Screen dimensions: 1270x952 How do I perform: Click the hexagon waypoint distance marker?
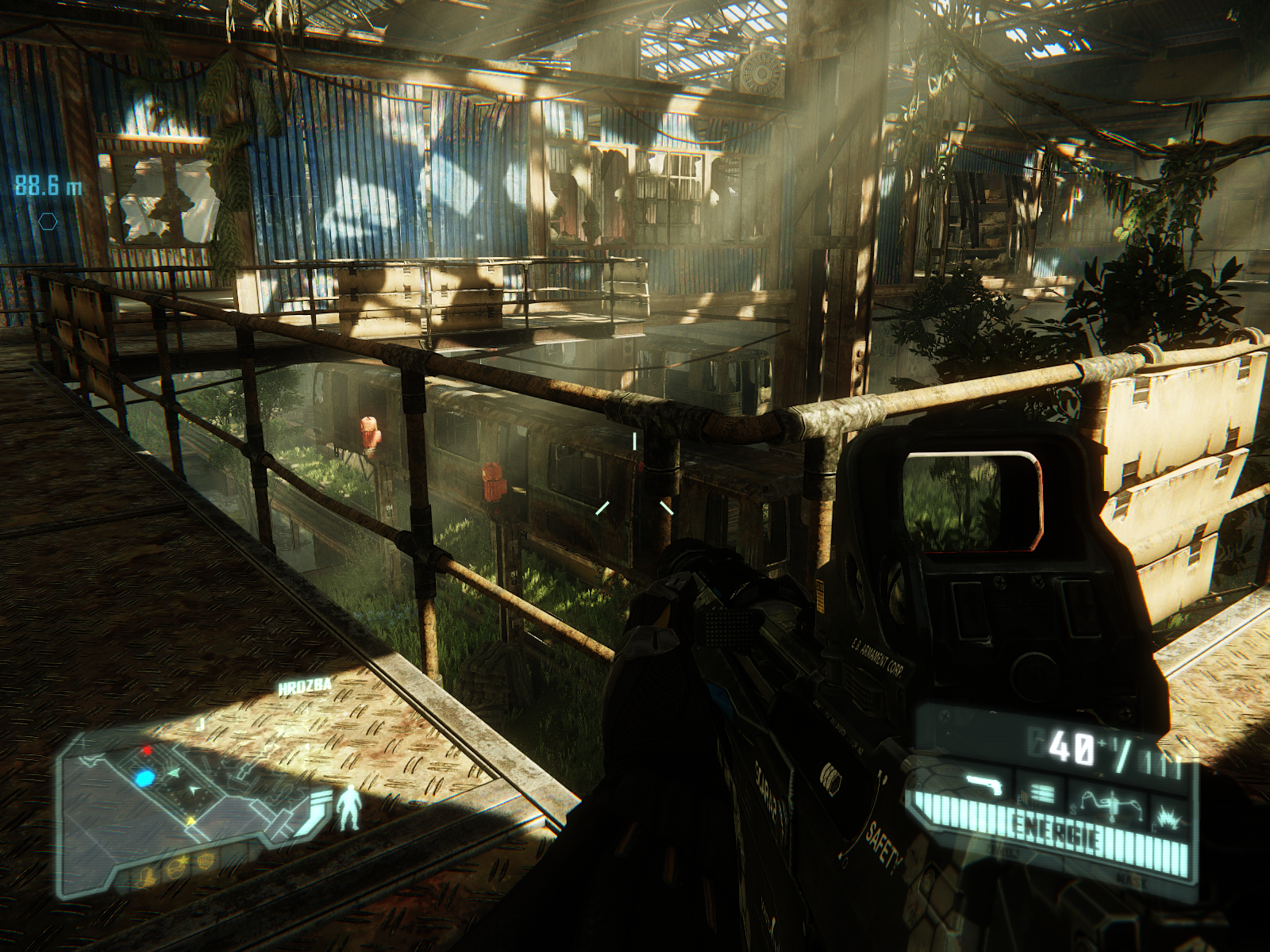click(x=48, y=220)
